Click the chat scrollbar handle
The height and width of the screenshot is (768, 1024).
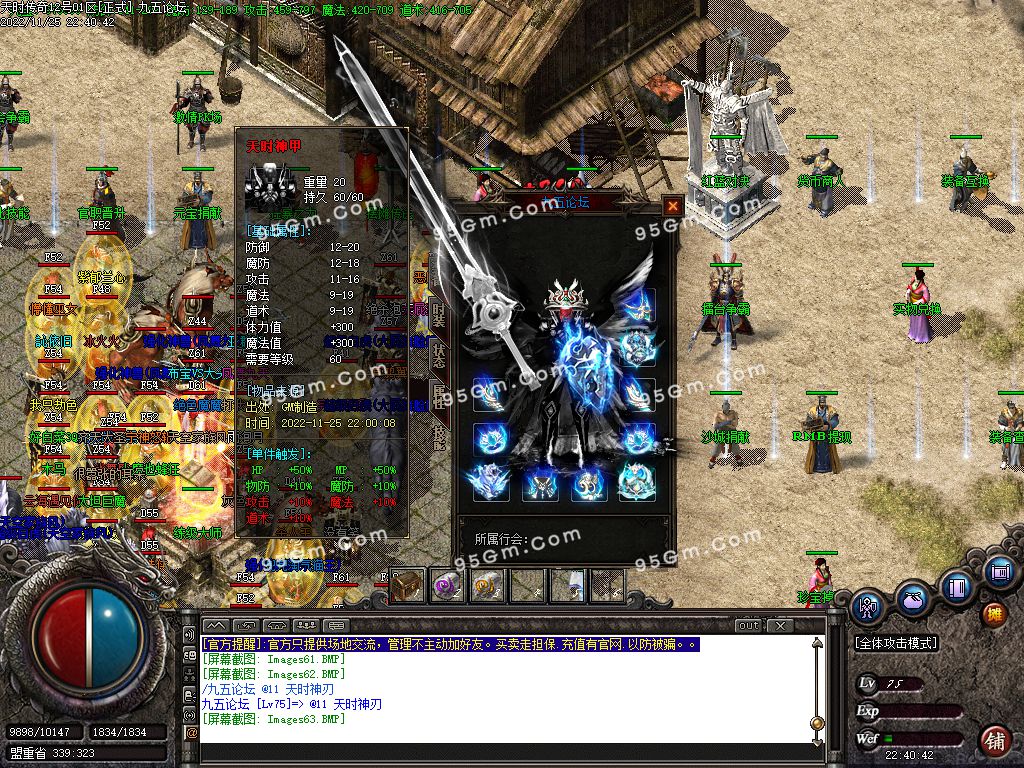pos(817,722)
